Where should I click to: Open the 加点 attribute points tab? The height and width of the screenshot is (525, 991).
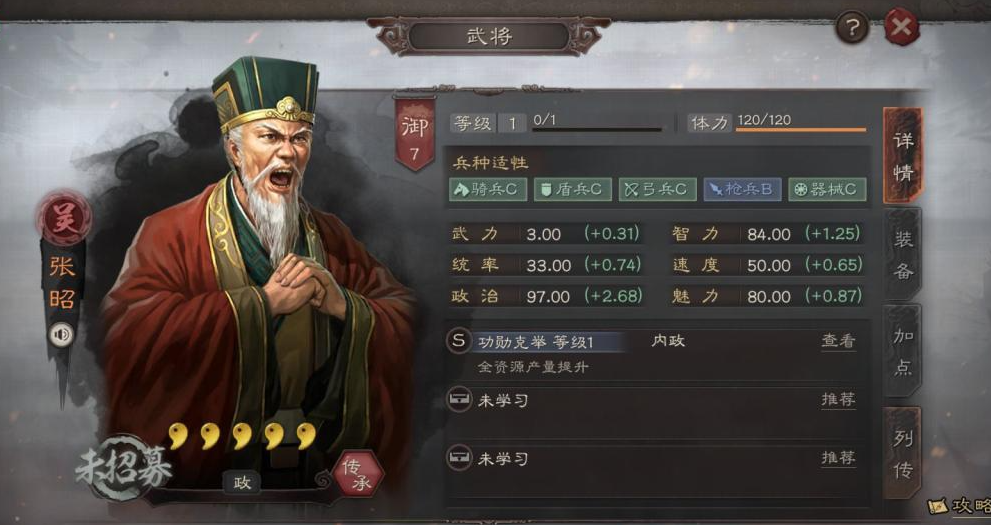click(x=902, y=350)
